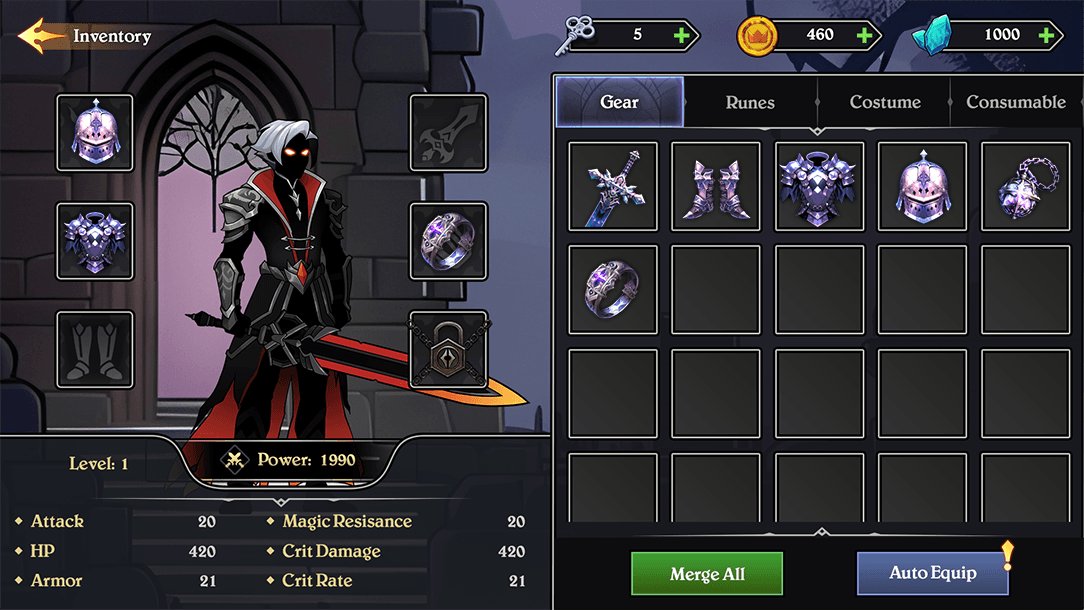Select the equipped ring slot
The image size is (1084, 610).
[449, 241]
